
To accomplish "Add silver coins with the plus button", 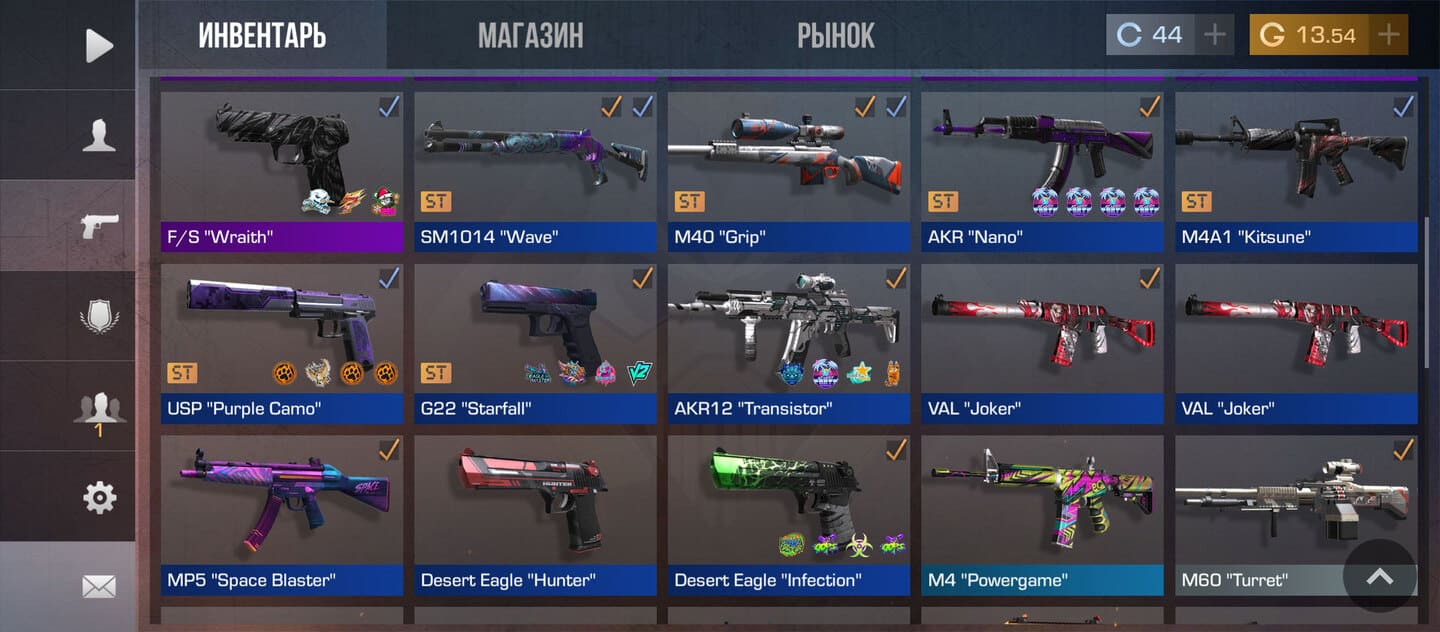I will coord(1214,35).
